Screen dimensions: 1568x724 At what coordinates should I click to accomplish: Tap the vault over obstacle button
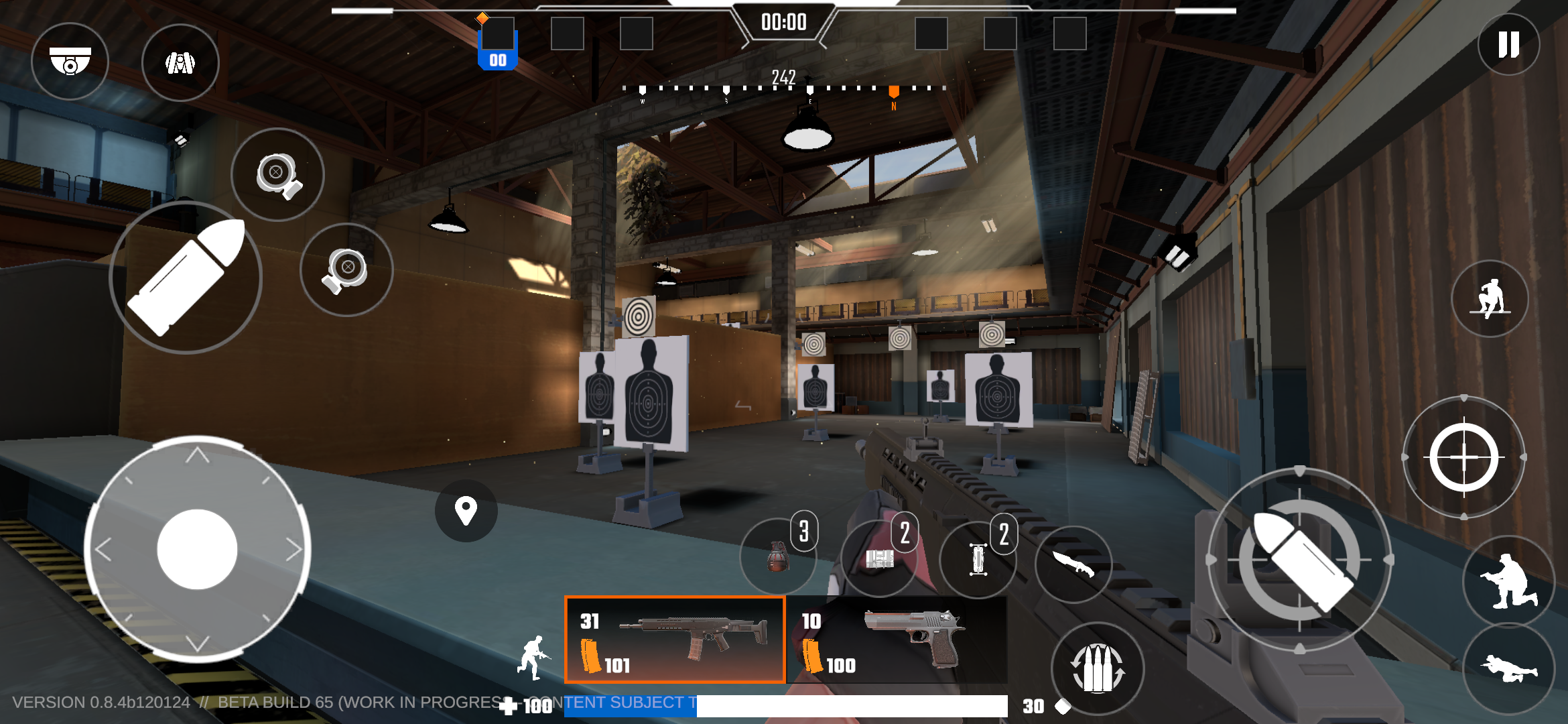pos(1490,299)
